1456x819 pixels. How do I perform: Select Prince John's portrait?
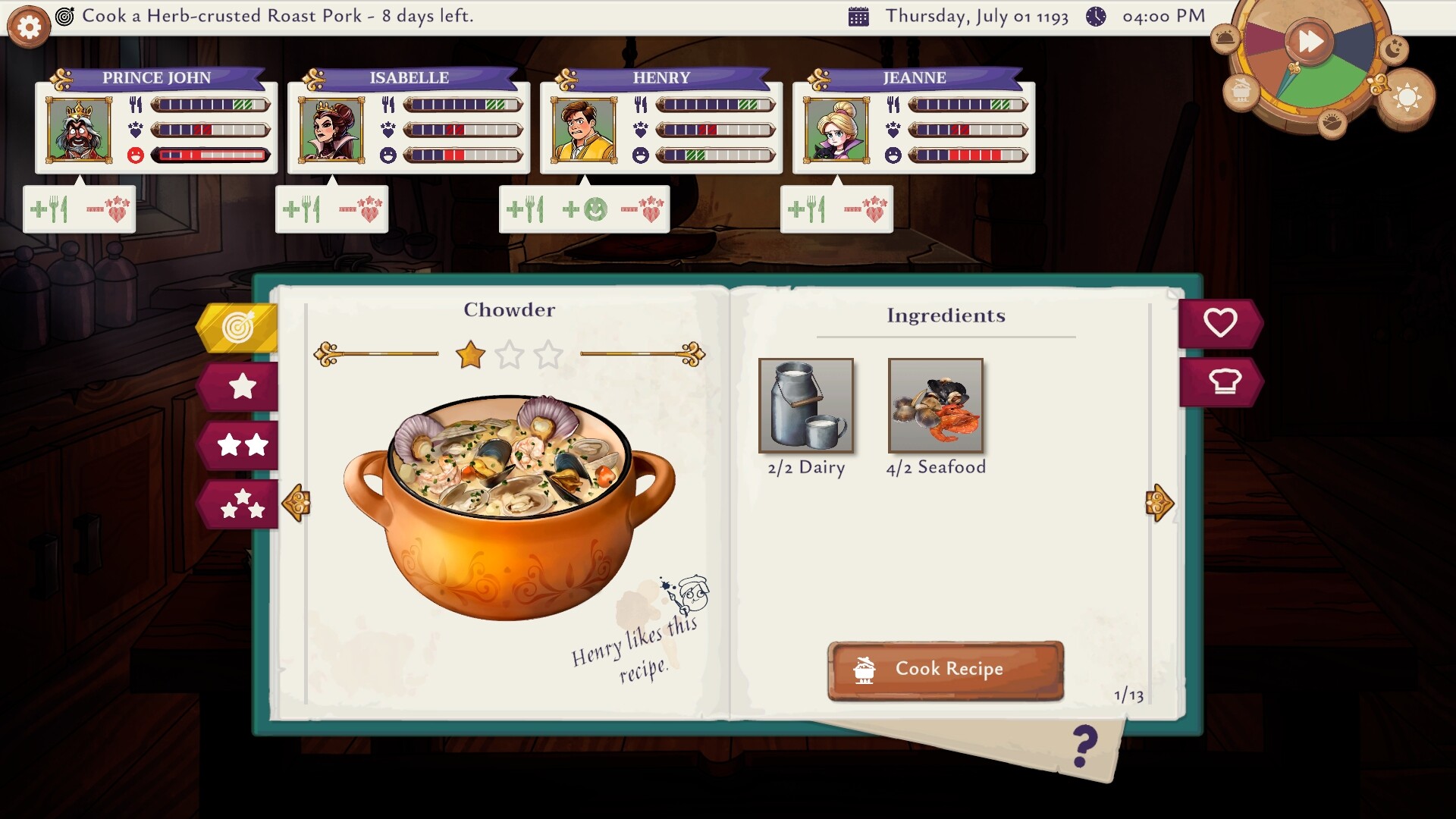coord(79,130)
